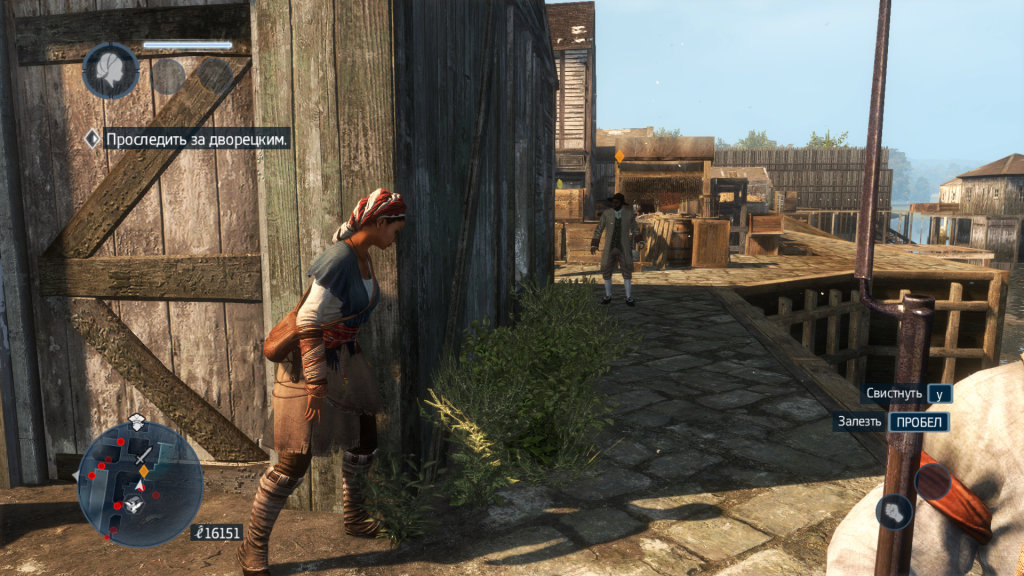Select the objective tracker "Проследить за дворецким"
The image size is (1024, 576).
[196, 139]
